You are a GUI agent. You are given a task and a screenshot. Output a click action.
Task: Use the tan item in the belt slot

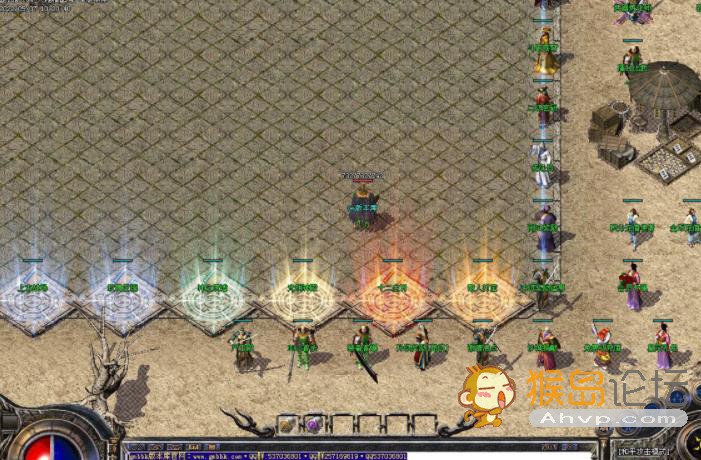tap(288, 424)
